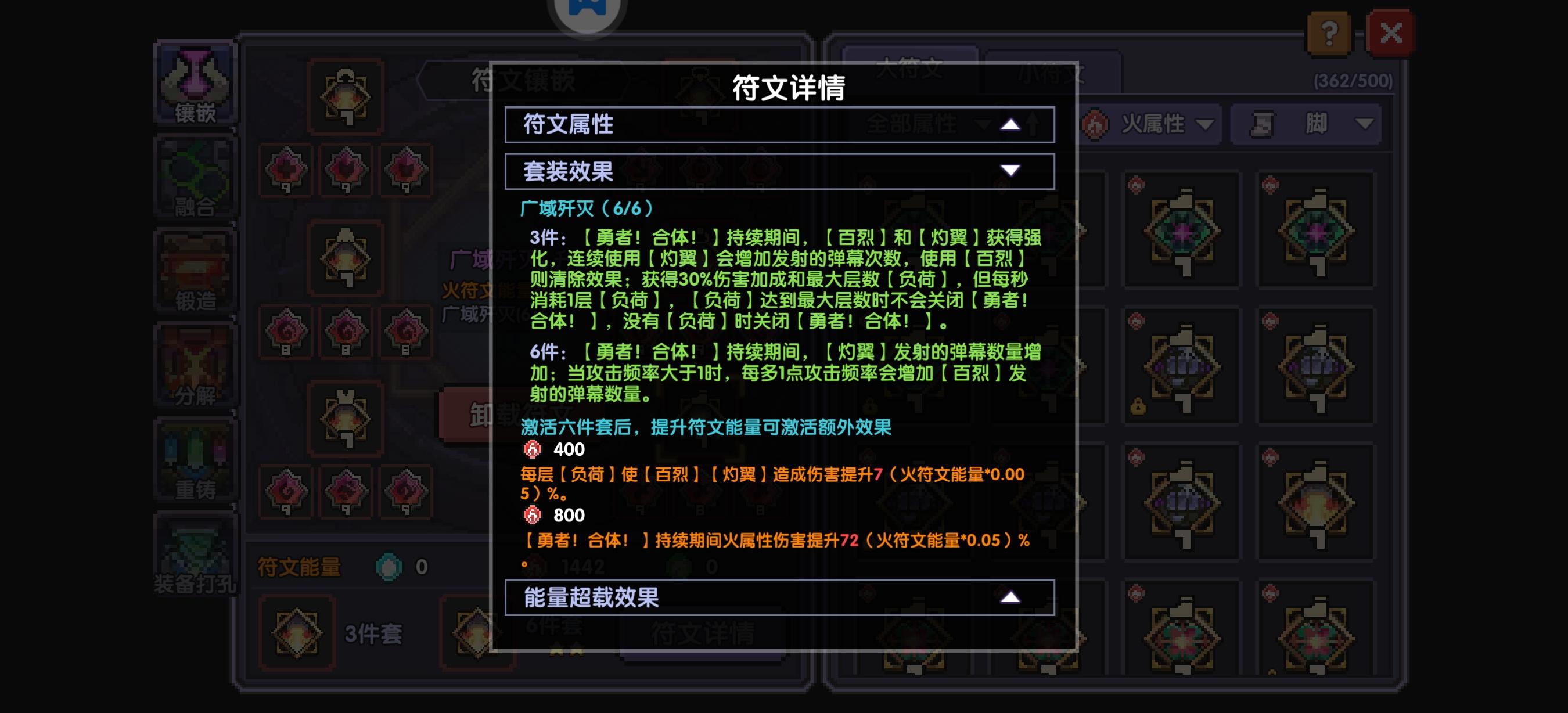Toggle the rune energy gem icon near 符文能量

(389, 568)
